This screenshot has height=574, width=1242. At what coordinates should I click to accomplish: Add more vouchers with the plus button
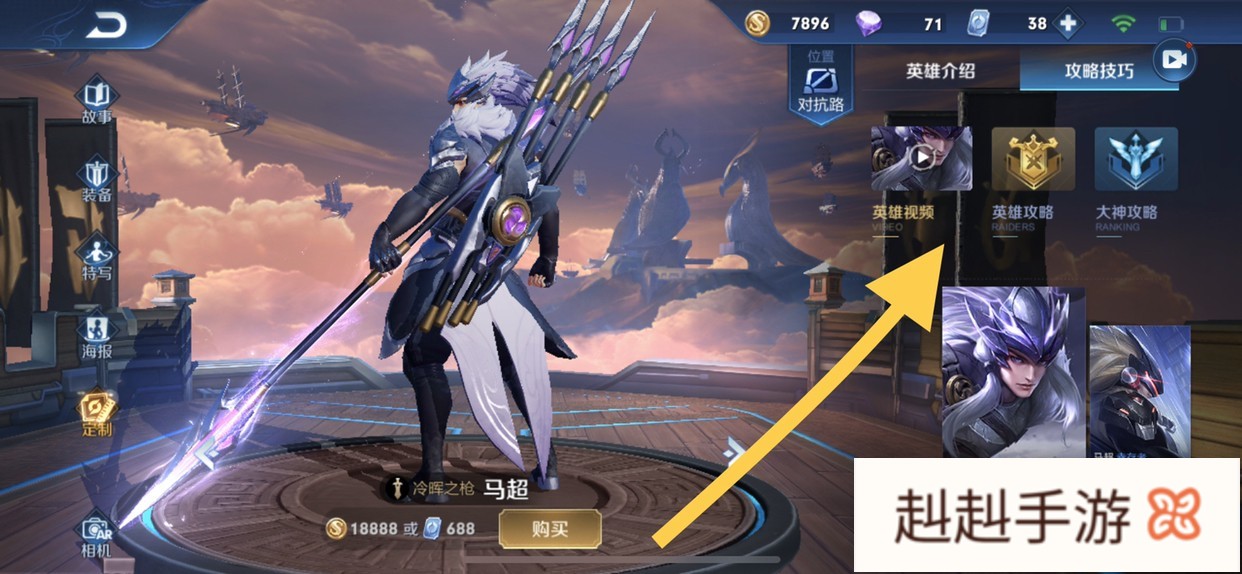(x=1068, y=24)
